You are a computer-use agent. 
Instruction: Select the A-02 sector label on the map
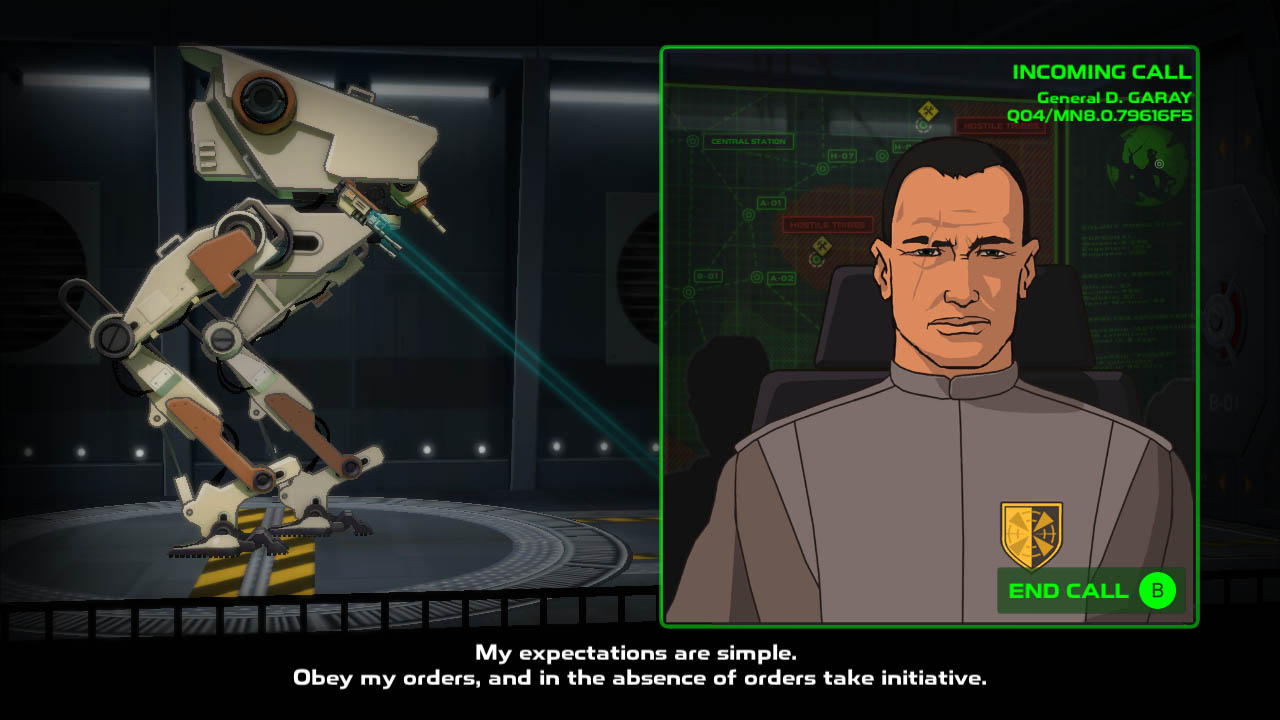[x=780, y=276]
